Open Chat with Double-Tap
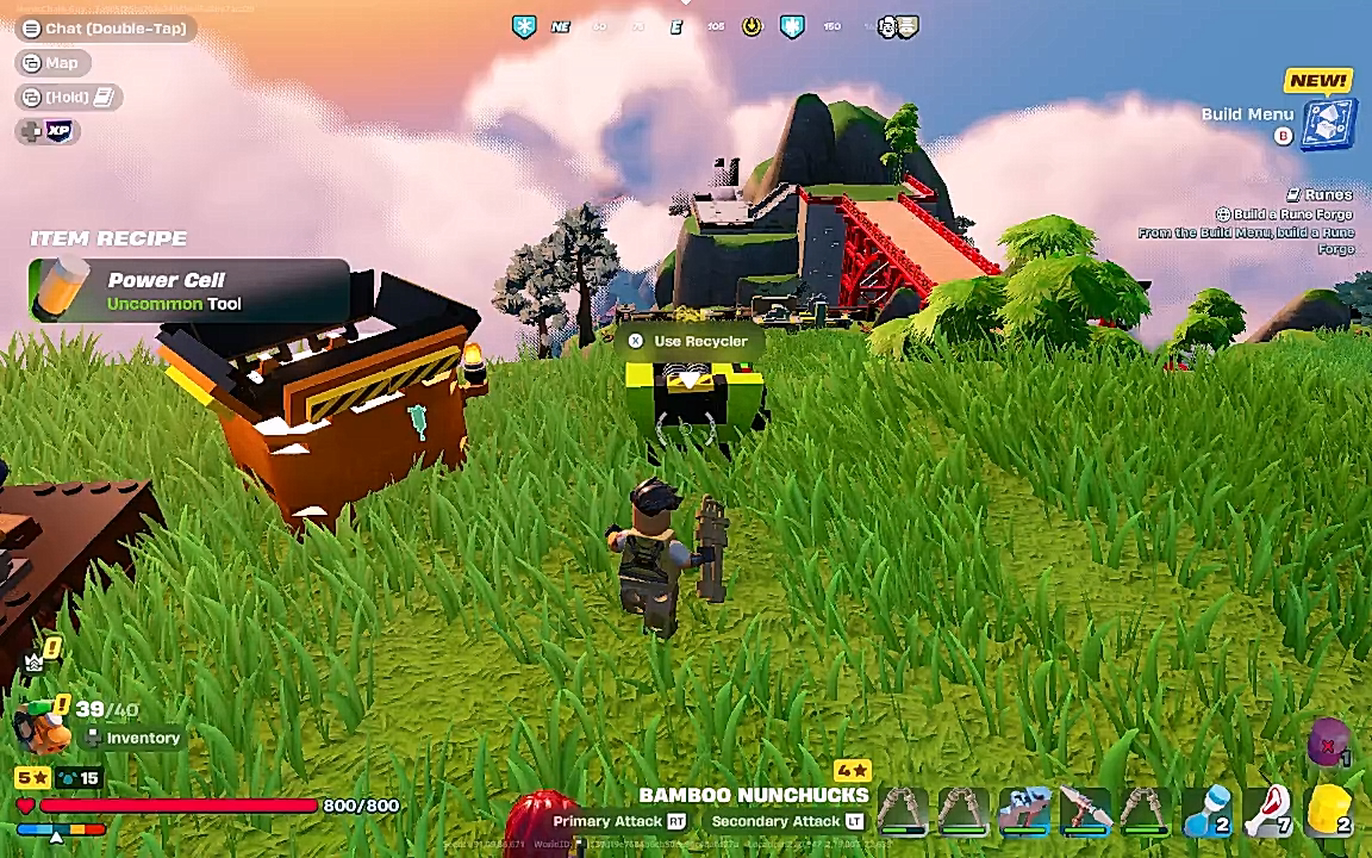Image resolution: width=1372 pixels, height=858 pixels. coord(102,29)
